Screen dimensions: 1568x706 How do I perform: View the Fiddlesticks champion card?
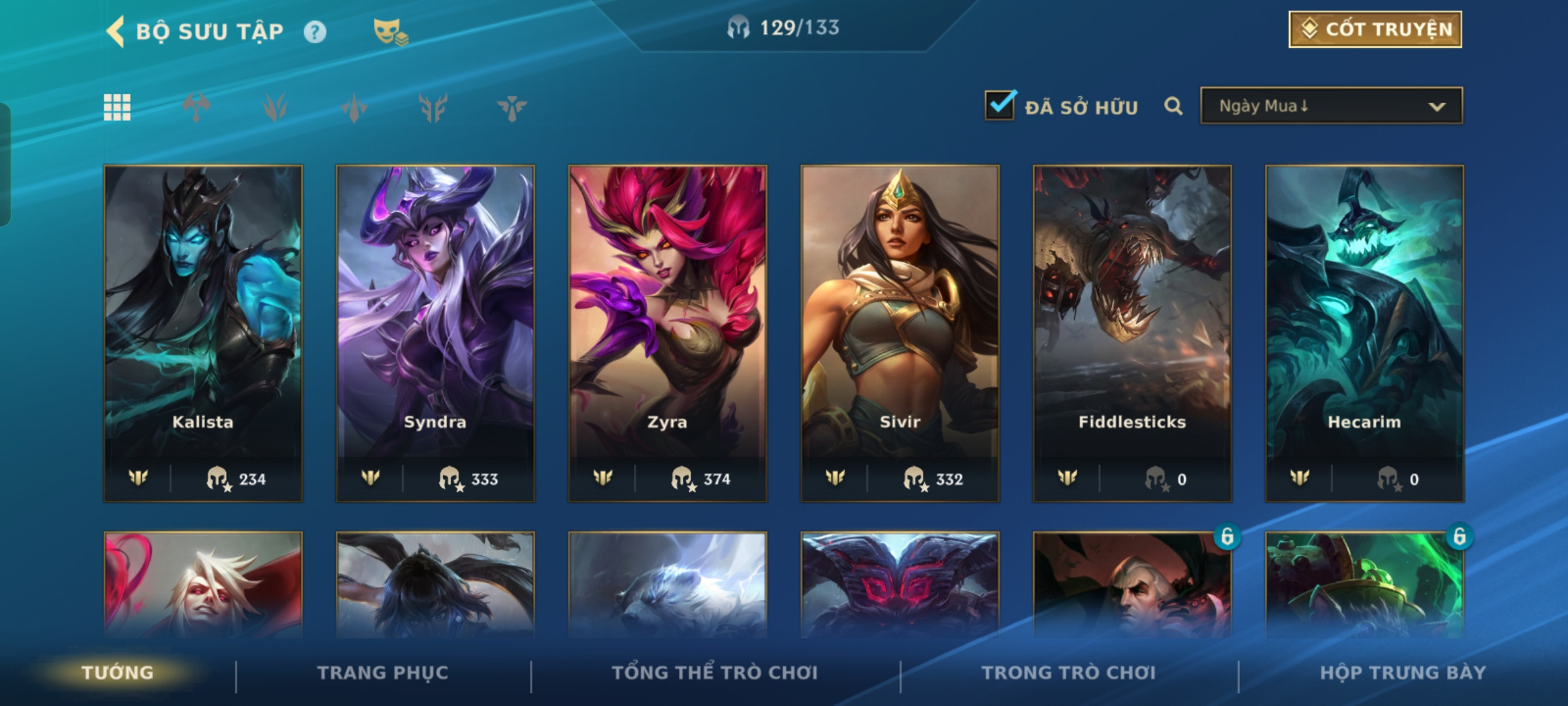[1132, 333]
